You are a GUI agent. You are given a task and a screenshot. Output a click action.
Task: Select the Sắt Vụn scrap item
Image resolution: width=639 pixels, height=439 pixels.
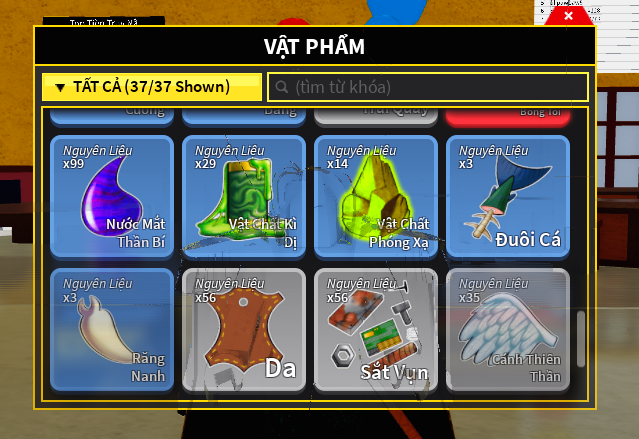tap(375, 329)
